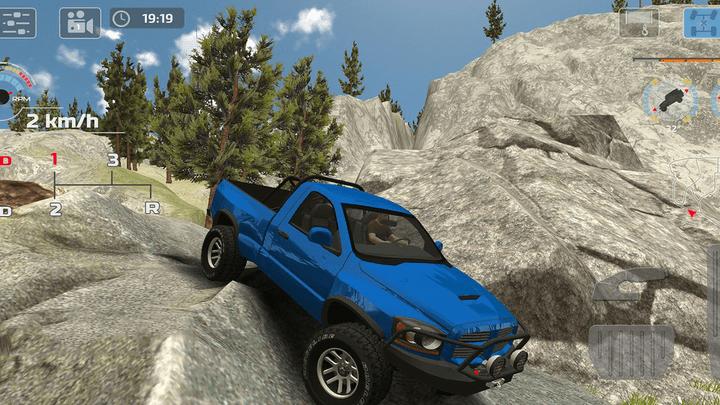Open the settings sliders menu

pyautogui.click(x=18, y=21)
